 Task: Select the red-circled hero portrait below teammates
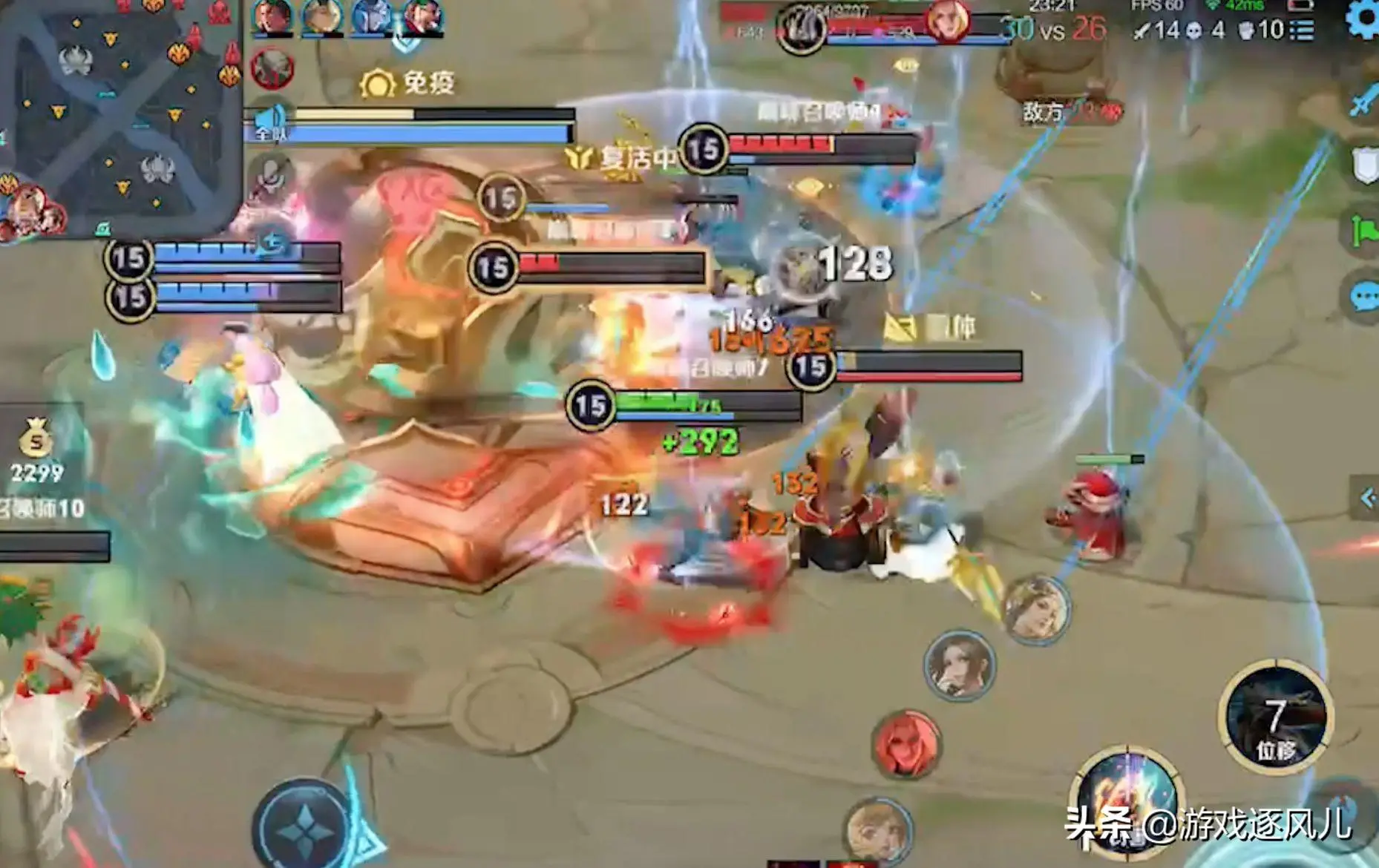tap(272, 69)
